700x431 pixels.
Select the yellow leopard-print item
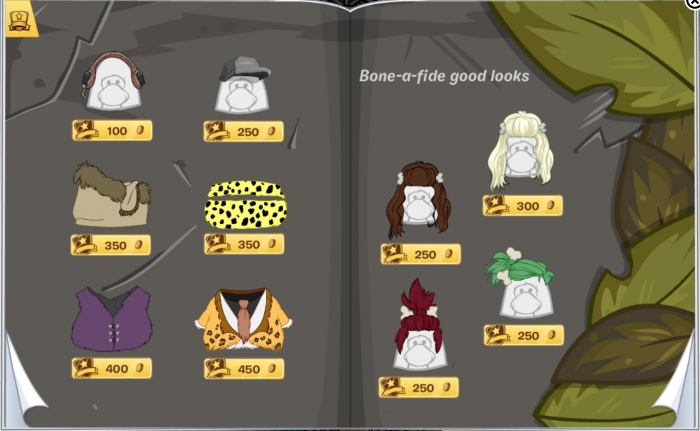[245, 203]
